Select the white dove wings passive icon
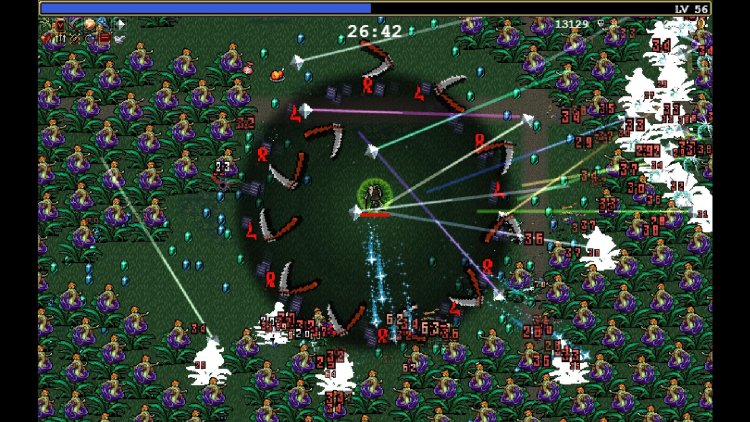Image resolution: width=750 pixels, height=422 pixels. [x=120, y=39]
